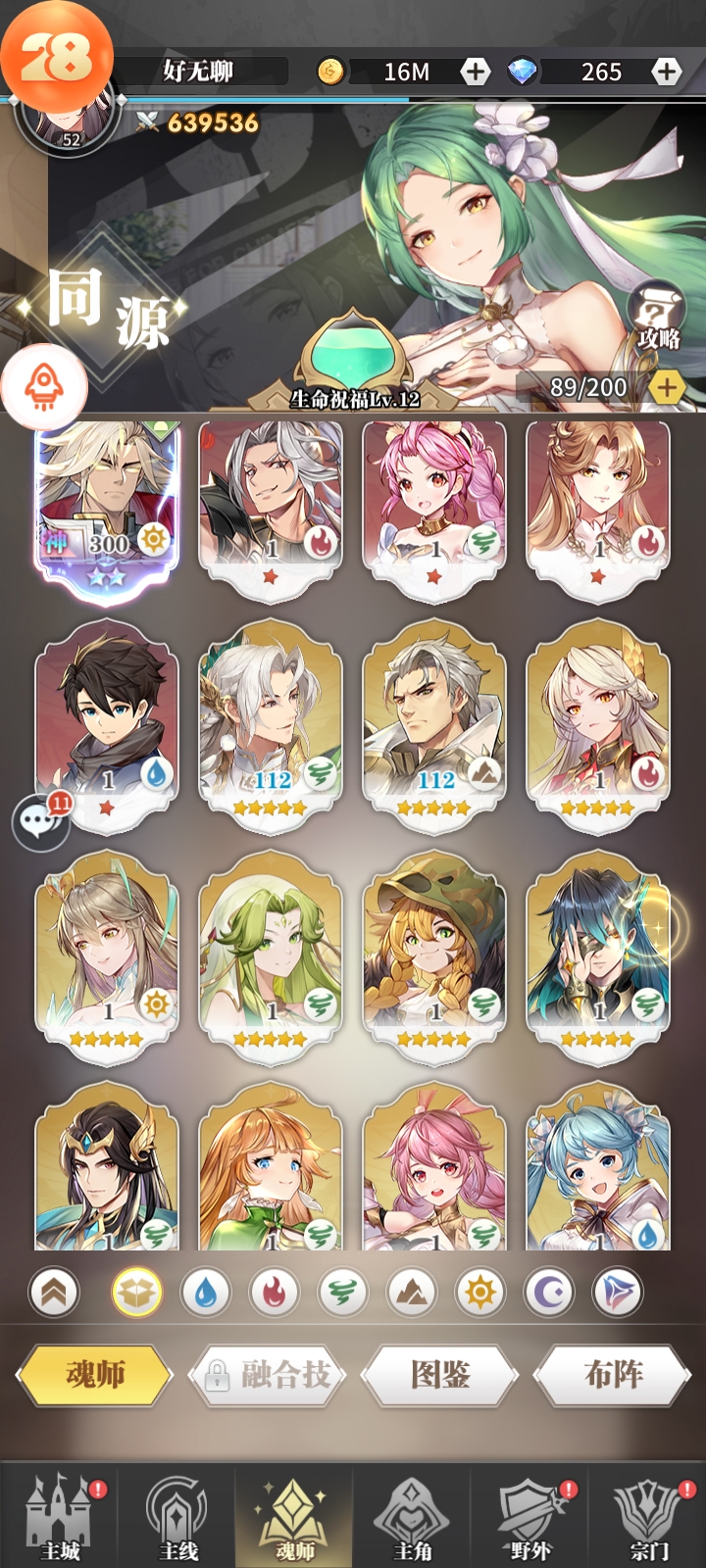The height and width of the screenshot is (1568, 706).
Task: Open the 布阵 formation tab
Action: click(x=613, y=1374)
